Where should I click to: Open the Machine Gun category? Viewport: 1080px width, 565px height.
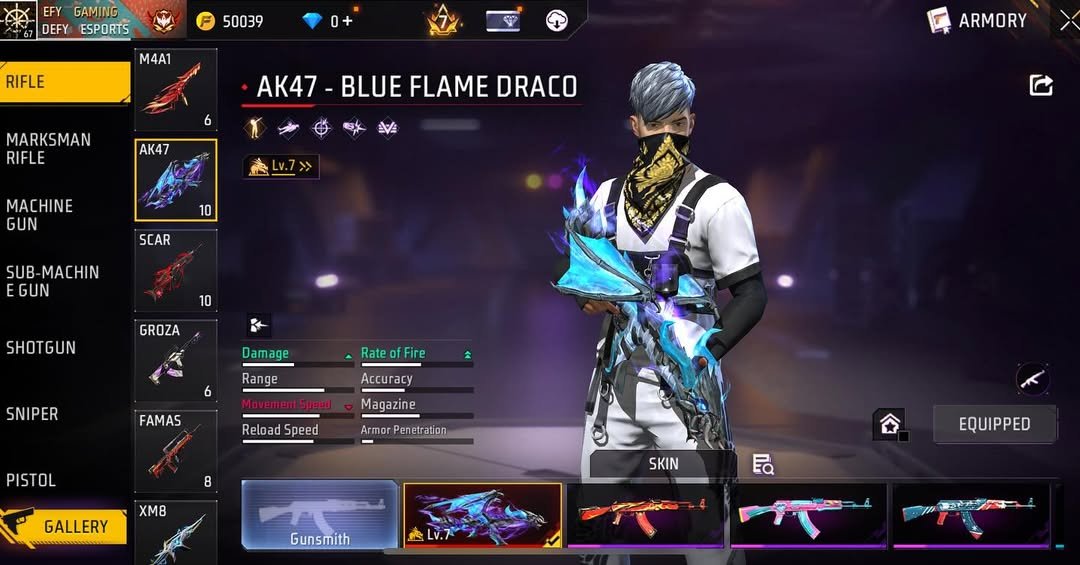[x=40, y=214]
